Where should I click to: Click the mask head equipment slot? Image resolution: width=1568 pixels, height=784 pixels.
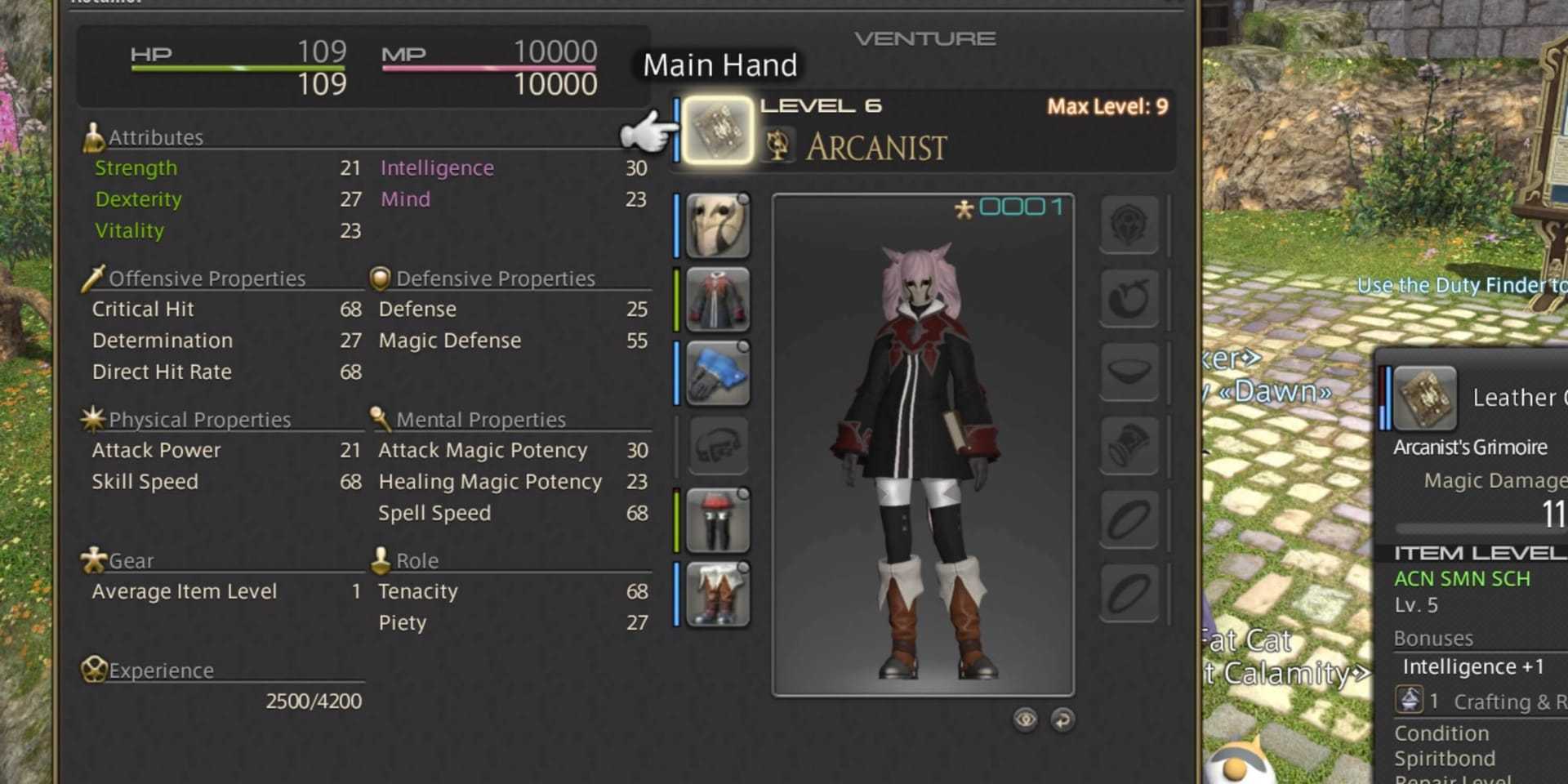click(717, 225)
